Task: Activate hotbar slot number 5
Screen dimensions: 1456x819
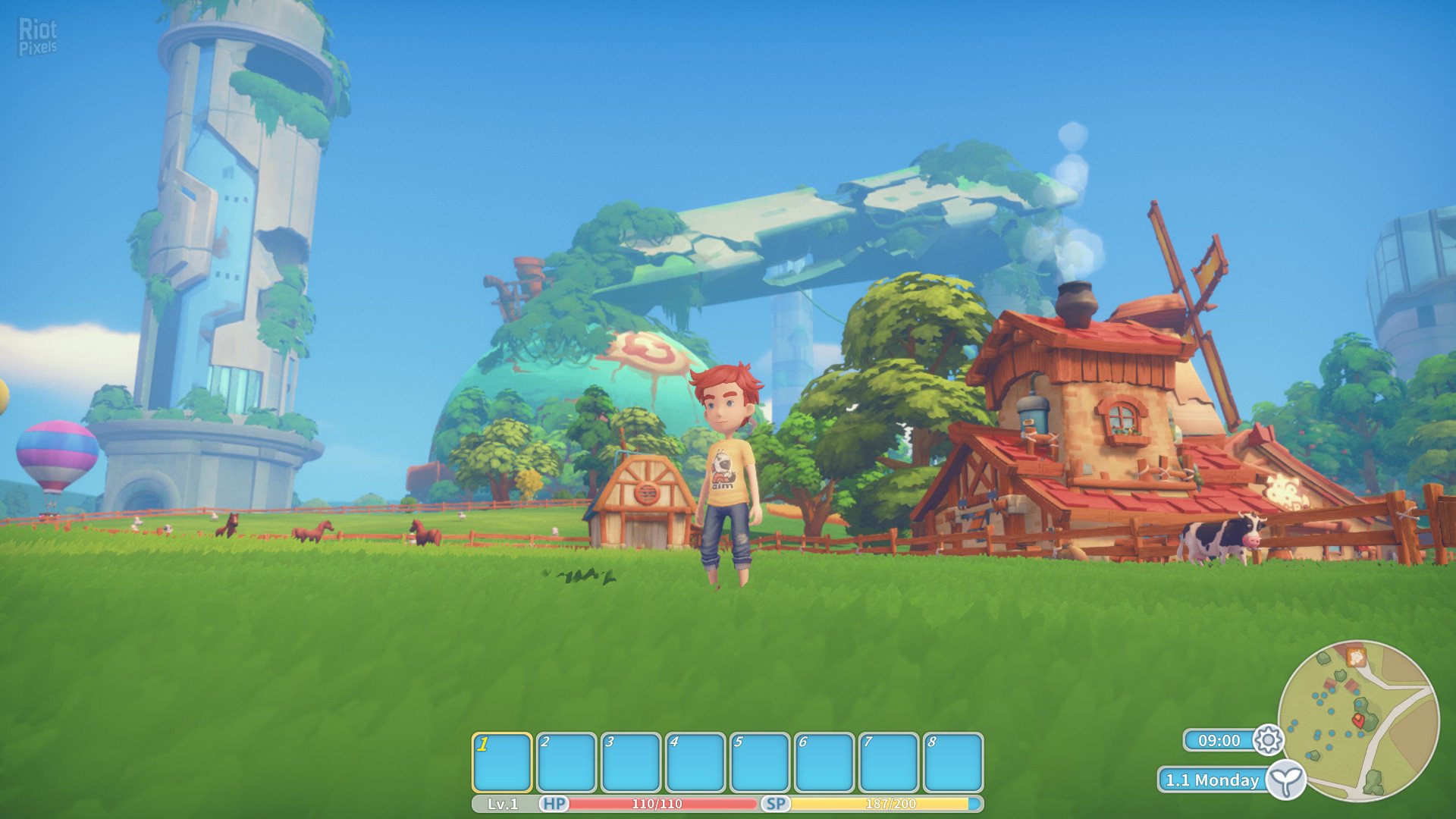Action: coord(760,762)
